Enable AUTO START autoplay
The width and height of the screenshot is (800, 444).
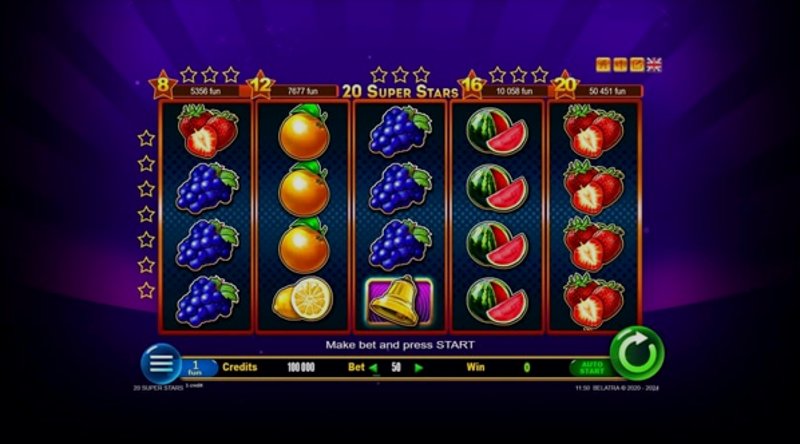(x=589, y=367)
